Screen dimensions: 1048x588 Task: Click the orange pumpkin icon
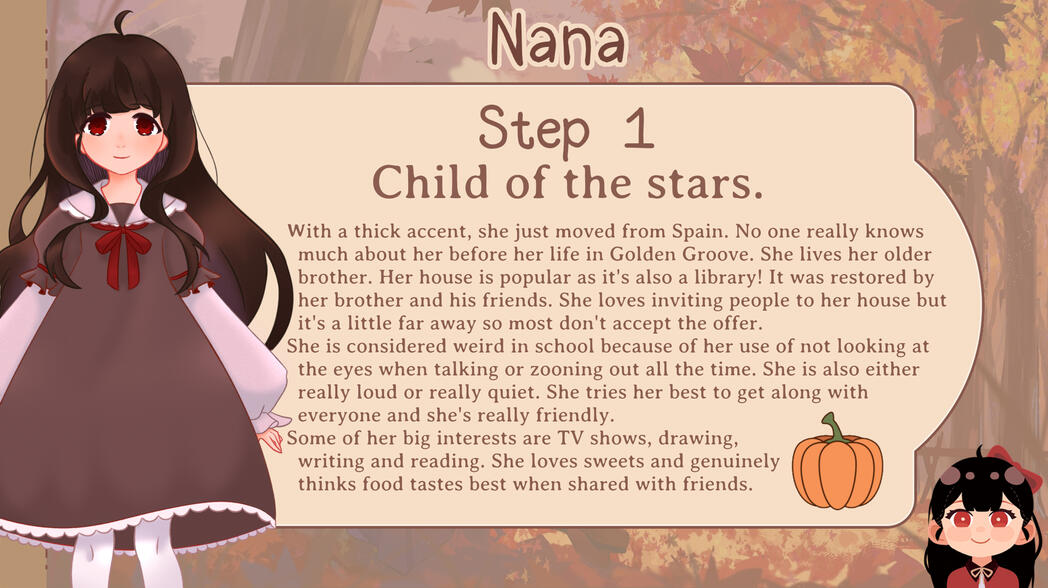click(x=837, y=465)
